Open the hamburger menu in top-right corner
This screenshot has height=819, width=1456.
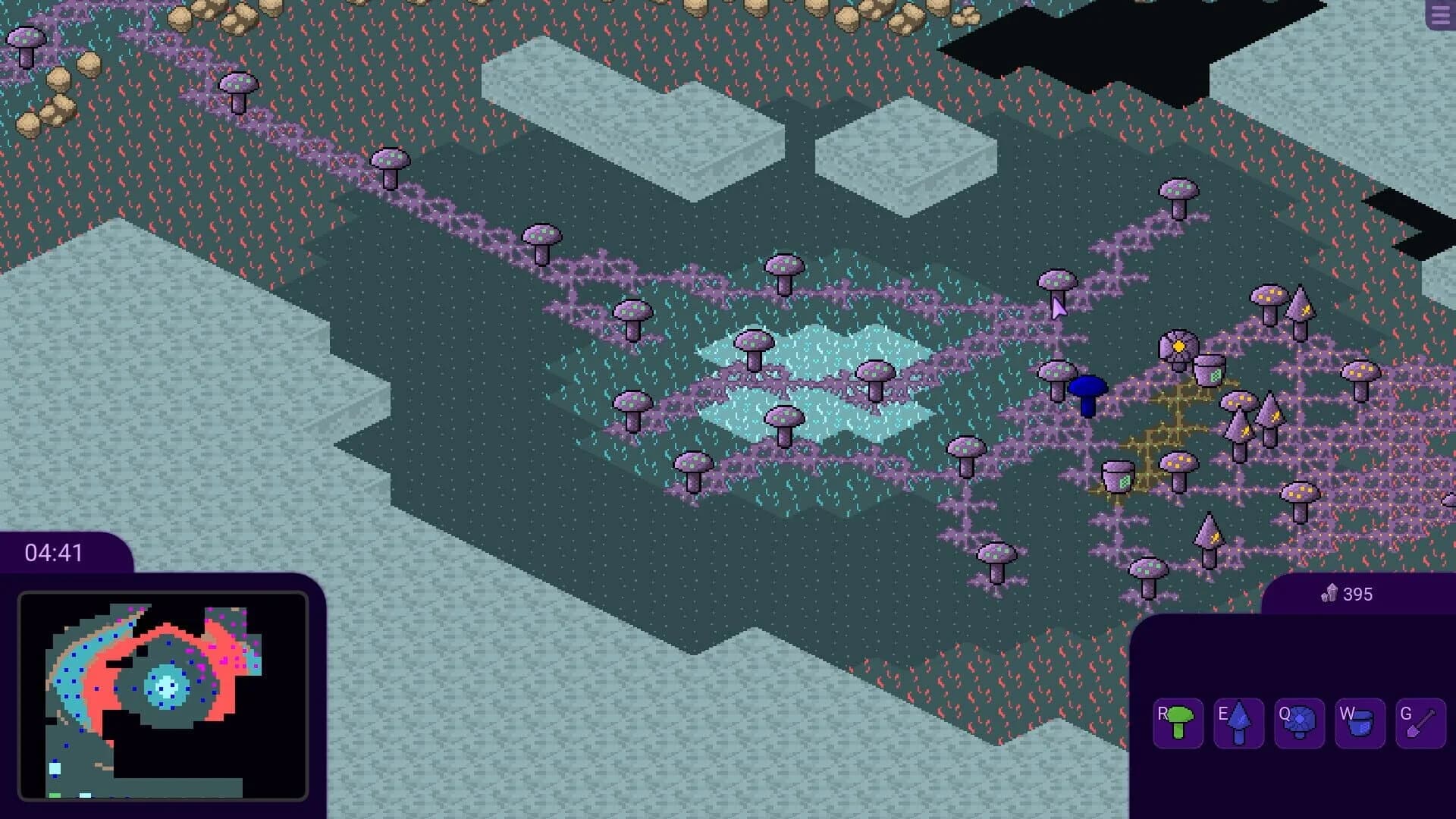tap(1440, 15)
